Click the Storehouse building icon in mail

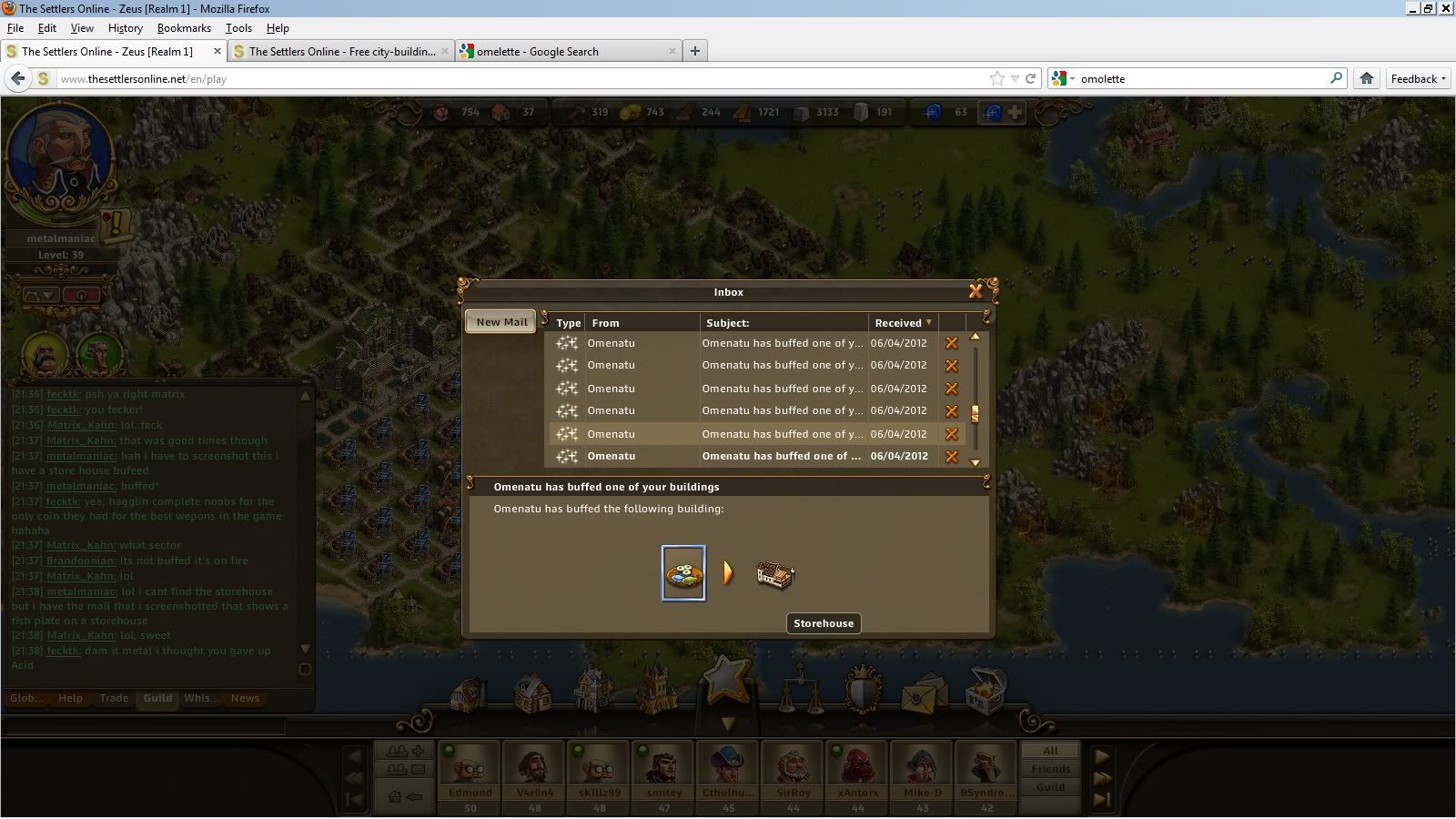pos(775,573)
